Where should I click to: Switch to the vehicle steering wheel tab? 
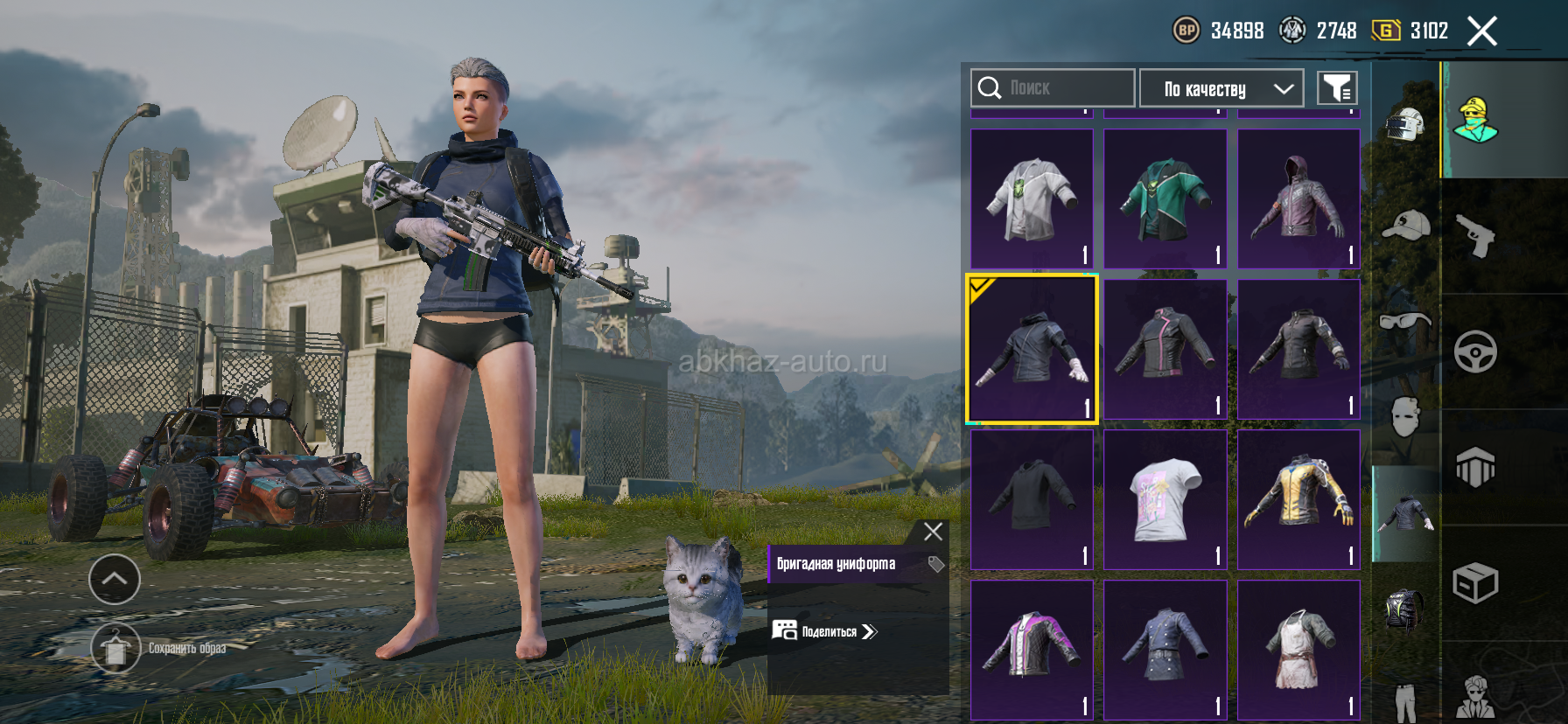[x=1475, y=352]
